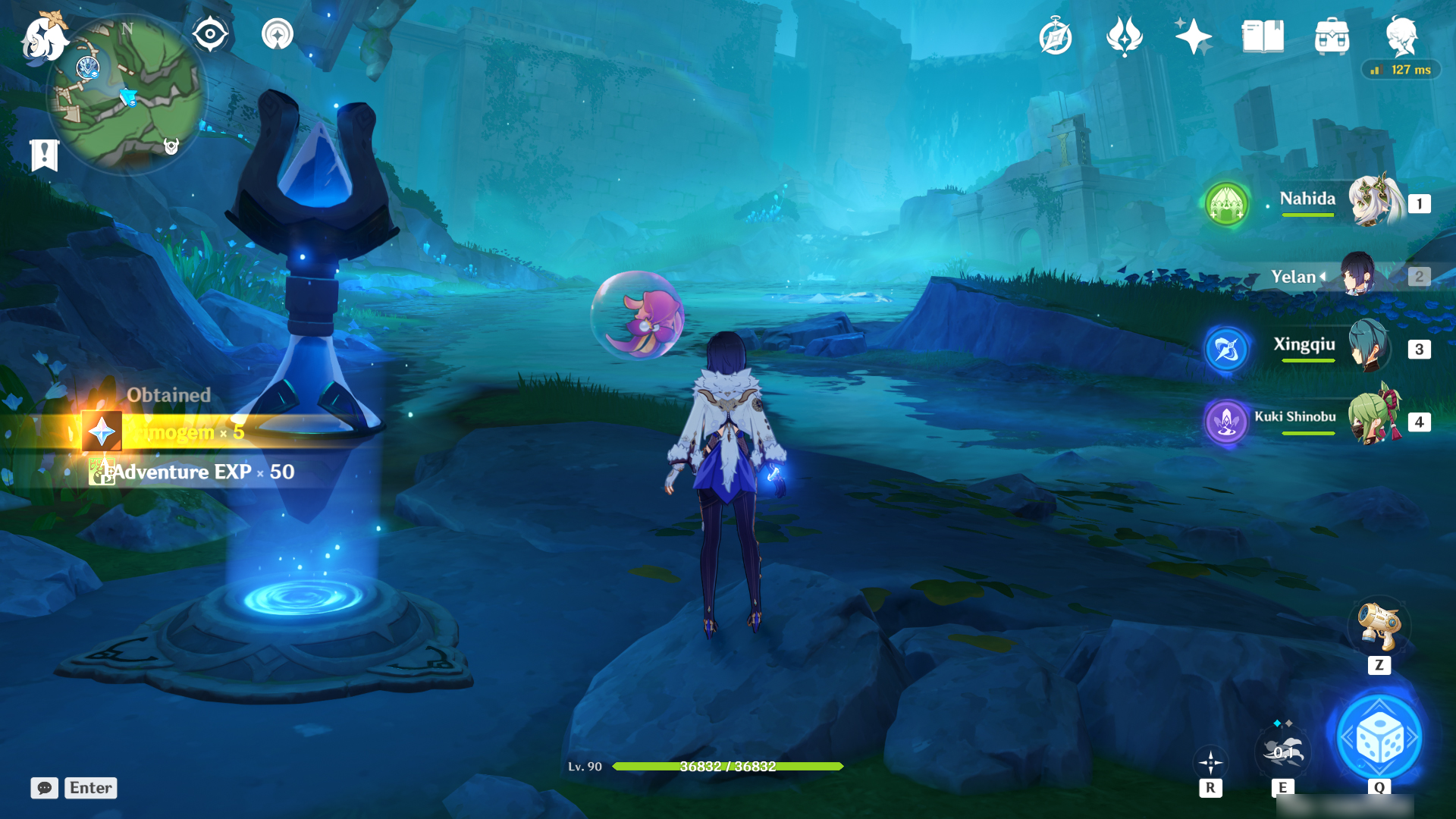The image size is (1456, 819).
Task: Click the green Lv. 90 HP bar
Action: click(x=728, y=767)
